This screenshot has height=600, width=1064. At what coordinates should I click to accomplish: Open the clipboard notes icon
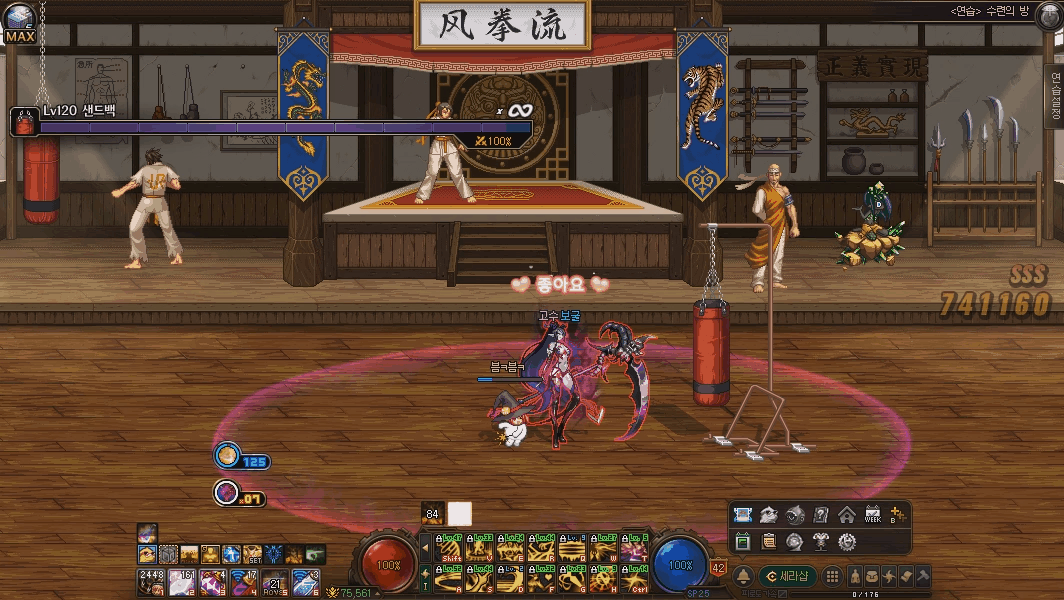(x=768, y=541)
